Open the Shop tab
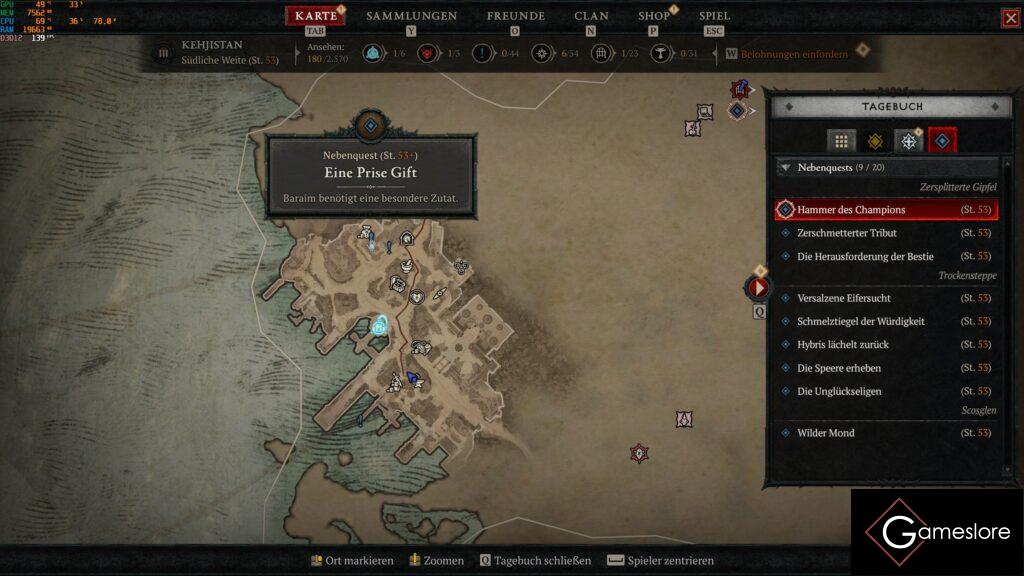Image resolution: width=1024 pixels, height=576 pixels. click(x=654, y=16)
